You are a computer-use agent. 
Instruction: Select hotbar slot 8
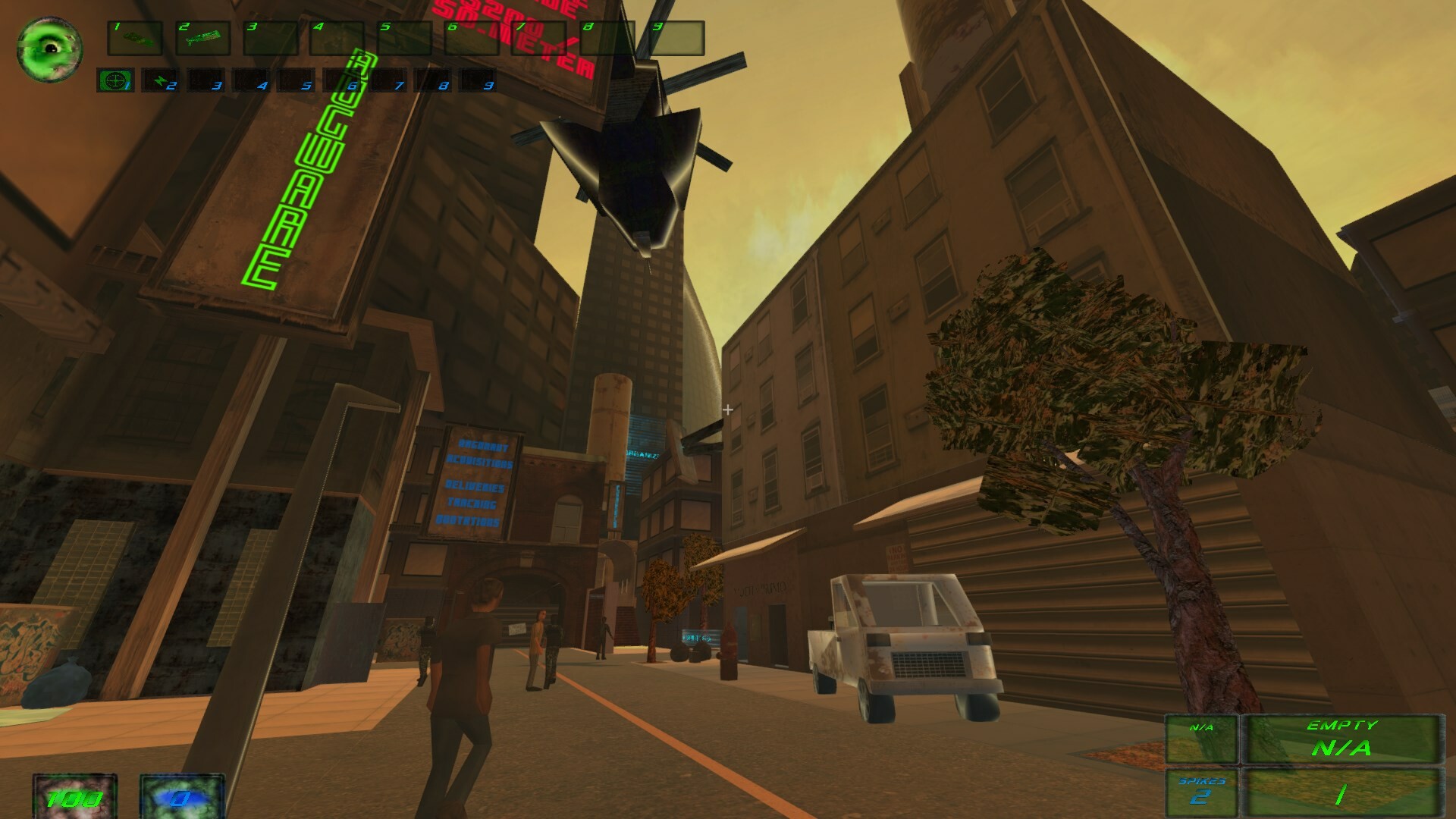607,39
